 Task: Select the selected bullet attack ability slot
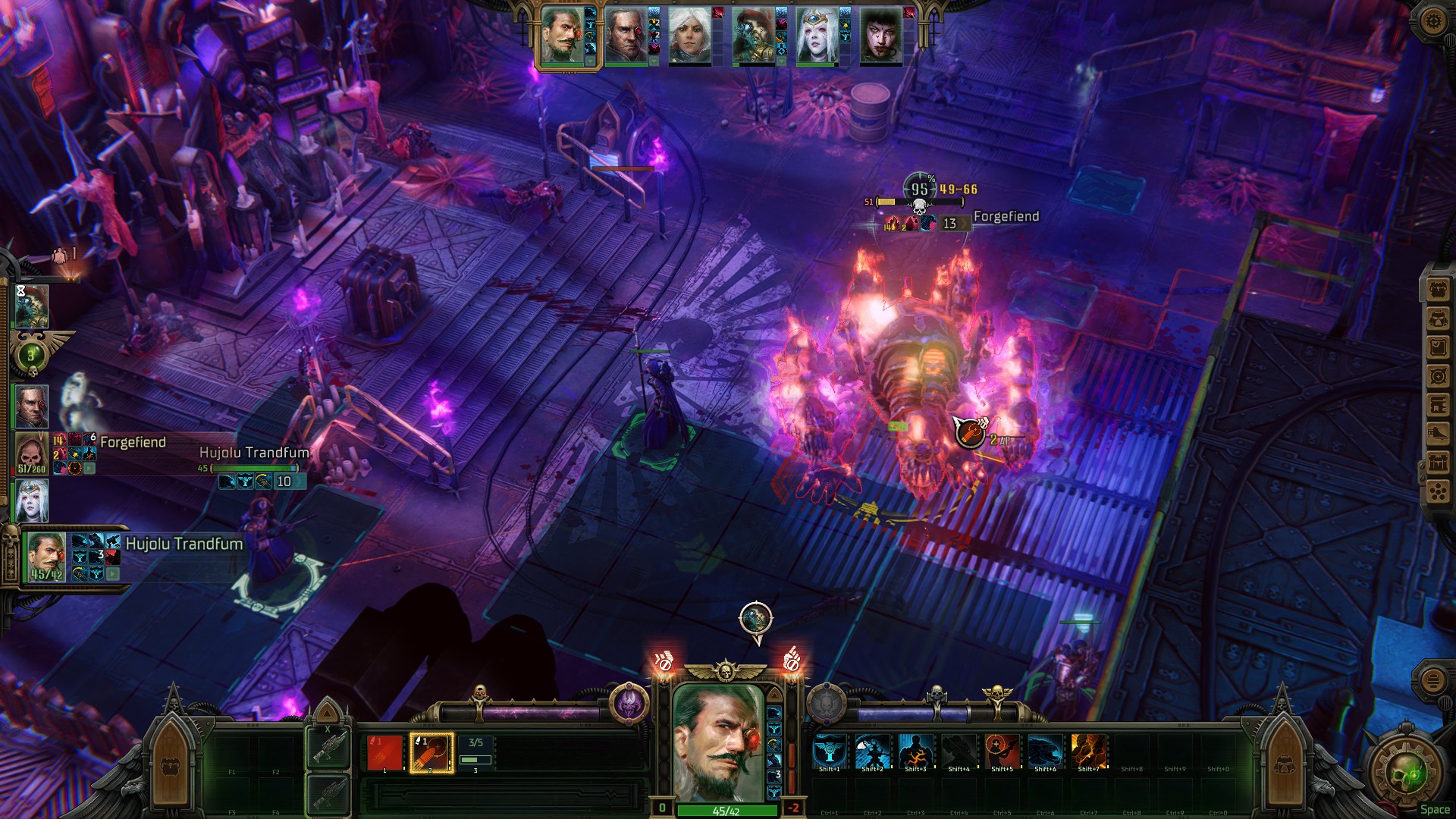coord(431,752)
